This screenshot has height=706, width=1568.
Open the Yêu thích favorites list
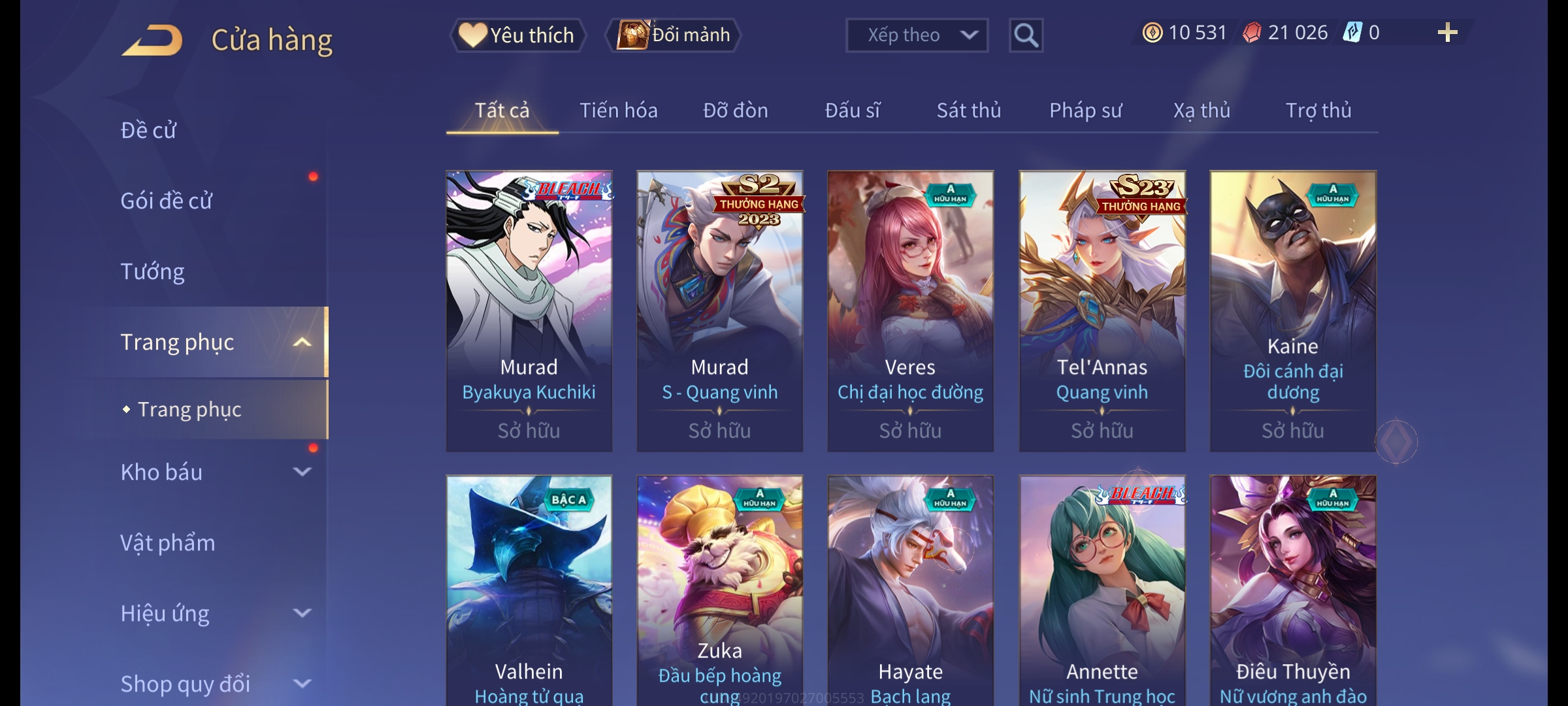(517, 35)
